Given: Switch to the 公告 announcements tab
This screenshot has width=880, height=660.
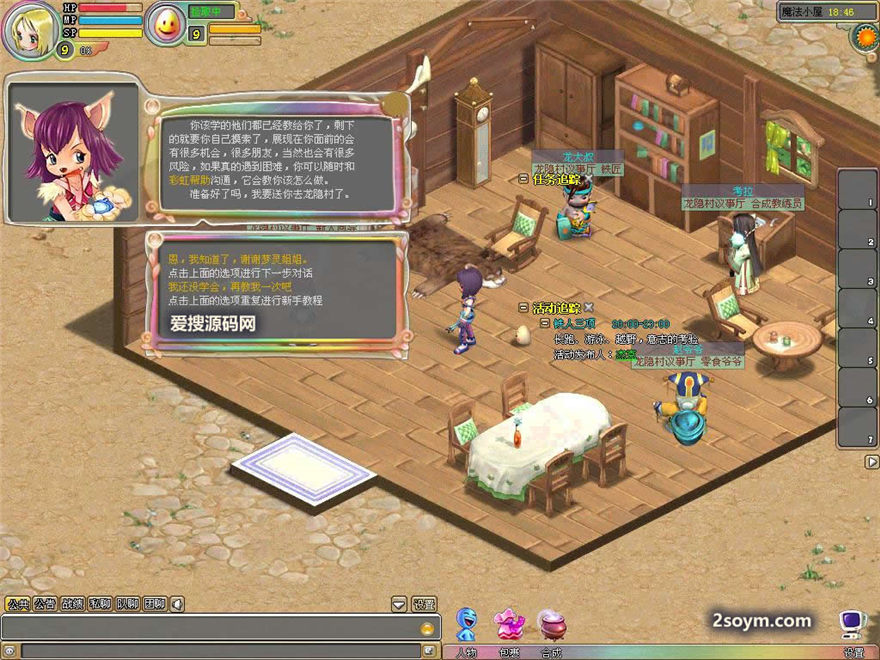Looking at the screenshot, I should pos(45,604).
